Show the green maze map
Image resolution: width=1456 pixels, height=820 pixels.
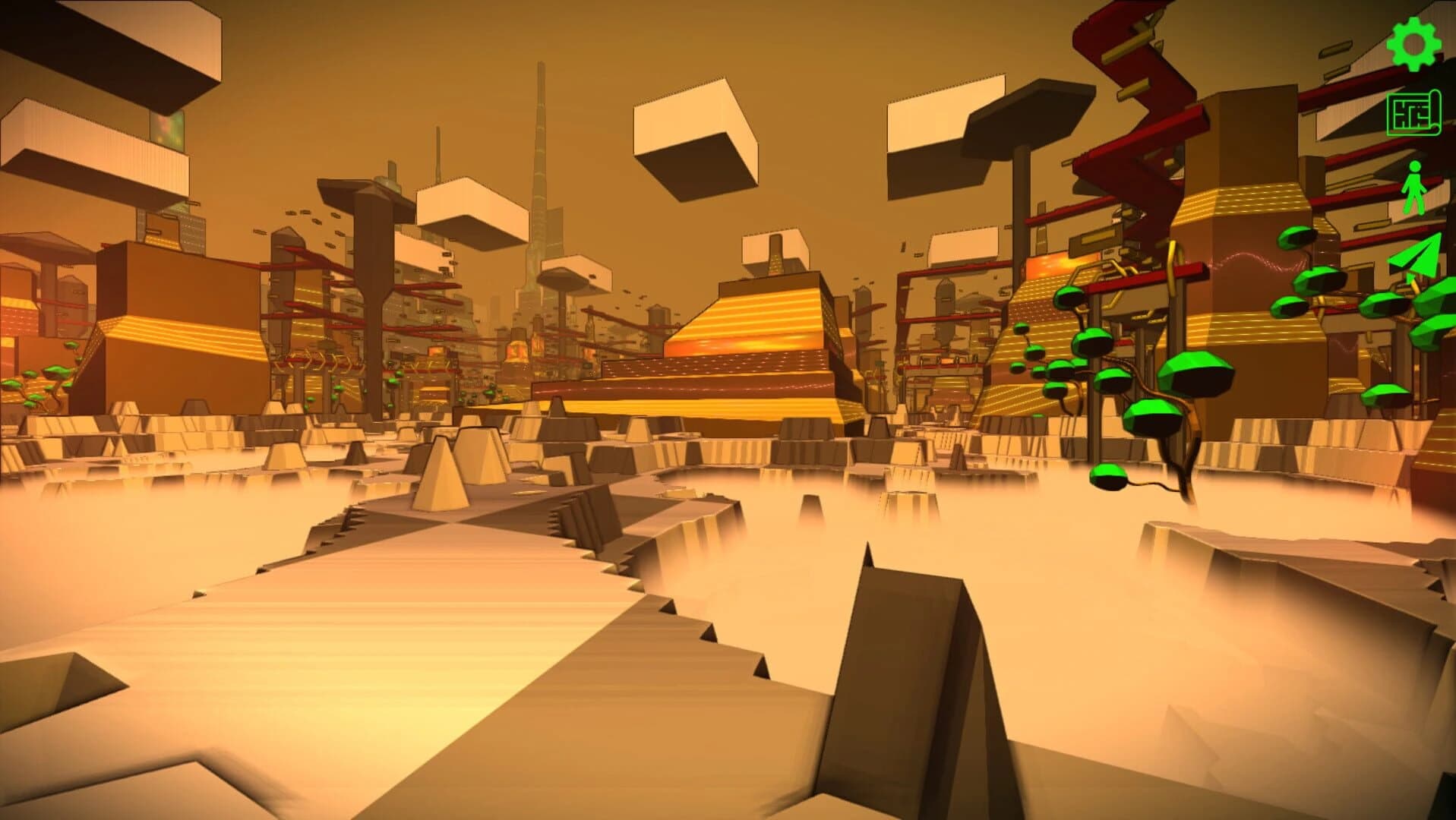pos(1413,114)
